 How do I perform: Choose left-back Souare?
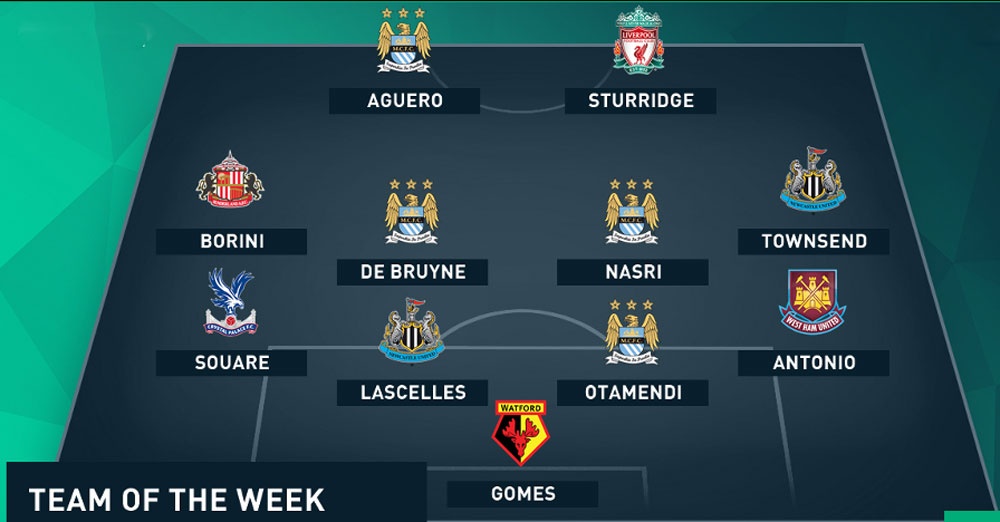pos(231,362)
